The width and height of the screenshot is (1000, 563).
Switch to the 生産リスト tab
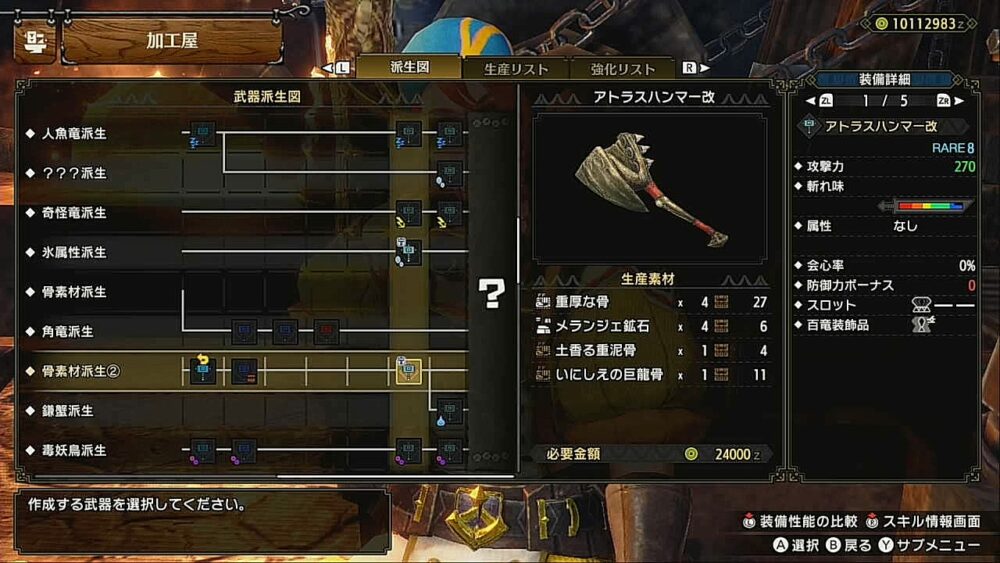point(516,68)
